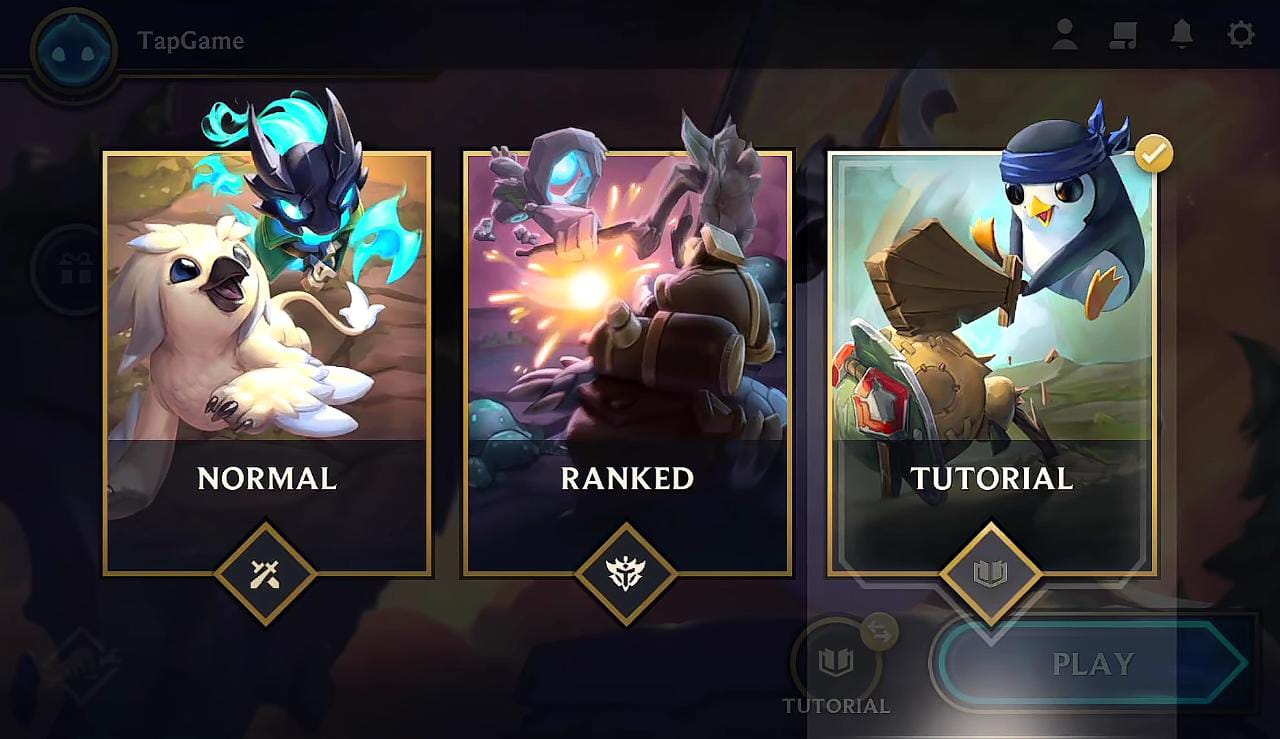Screen dimensions: 1280x739
Task: Open the mode switcher labeled Tutorial
Action: (x=836, y=663)
